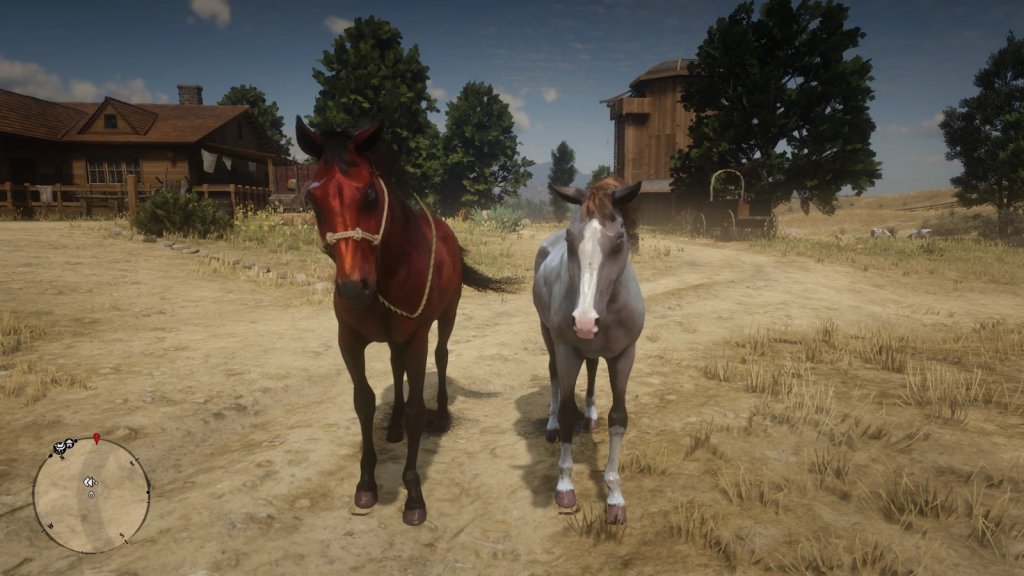Screen dimensions: 1024x576
Task: Select the red waypoint marker on minimap
Action: pyautogui.click(x=97, y=438)
